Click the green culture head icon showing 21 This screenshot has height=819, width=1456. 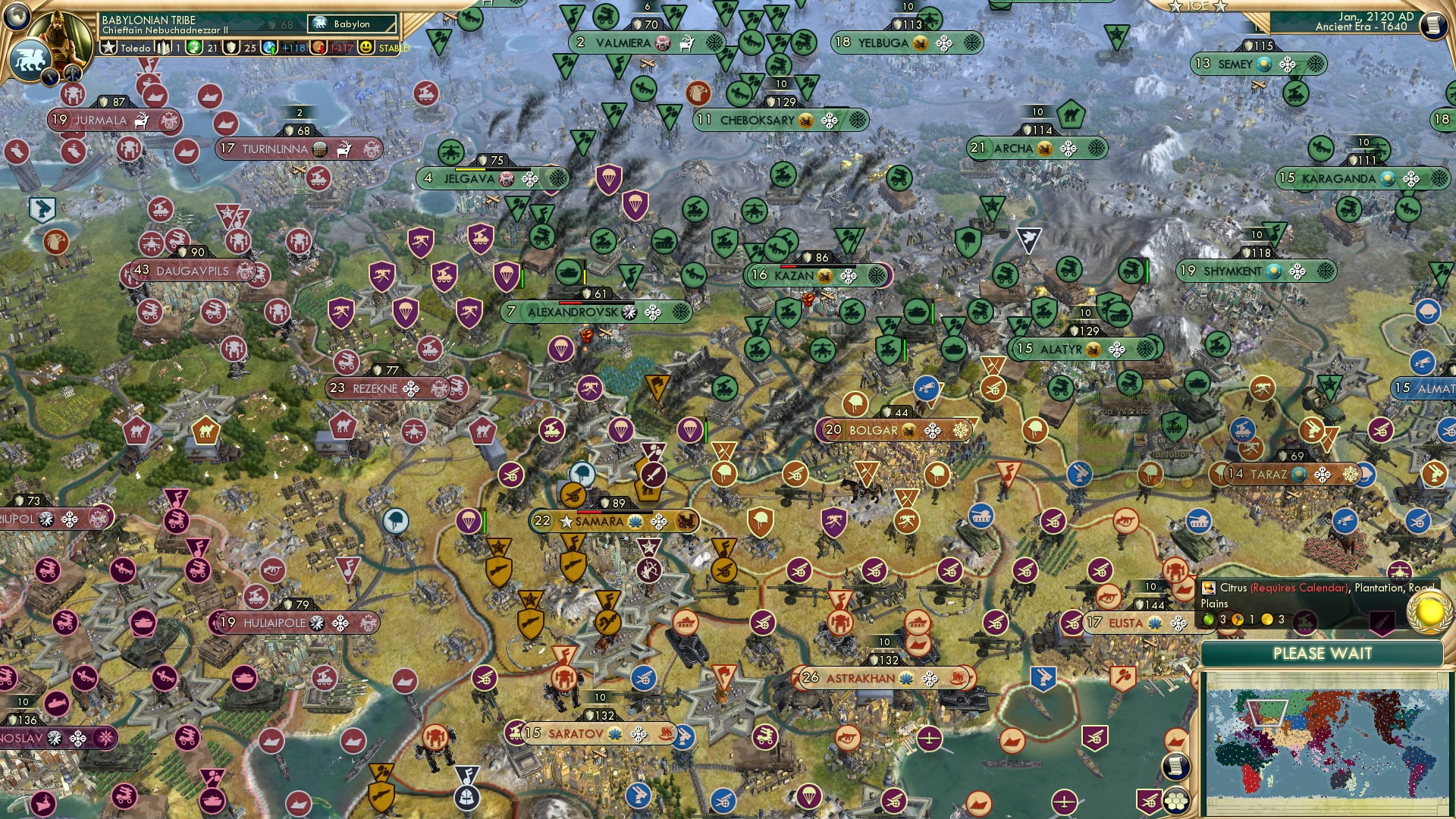point(194,47)
